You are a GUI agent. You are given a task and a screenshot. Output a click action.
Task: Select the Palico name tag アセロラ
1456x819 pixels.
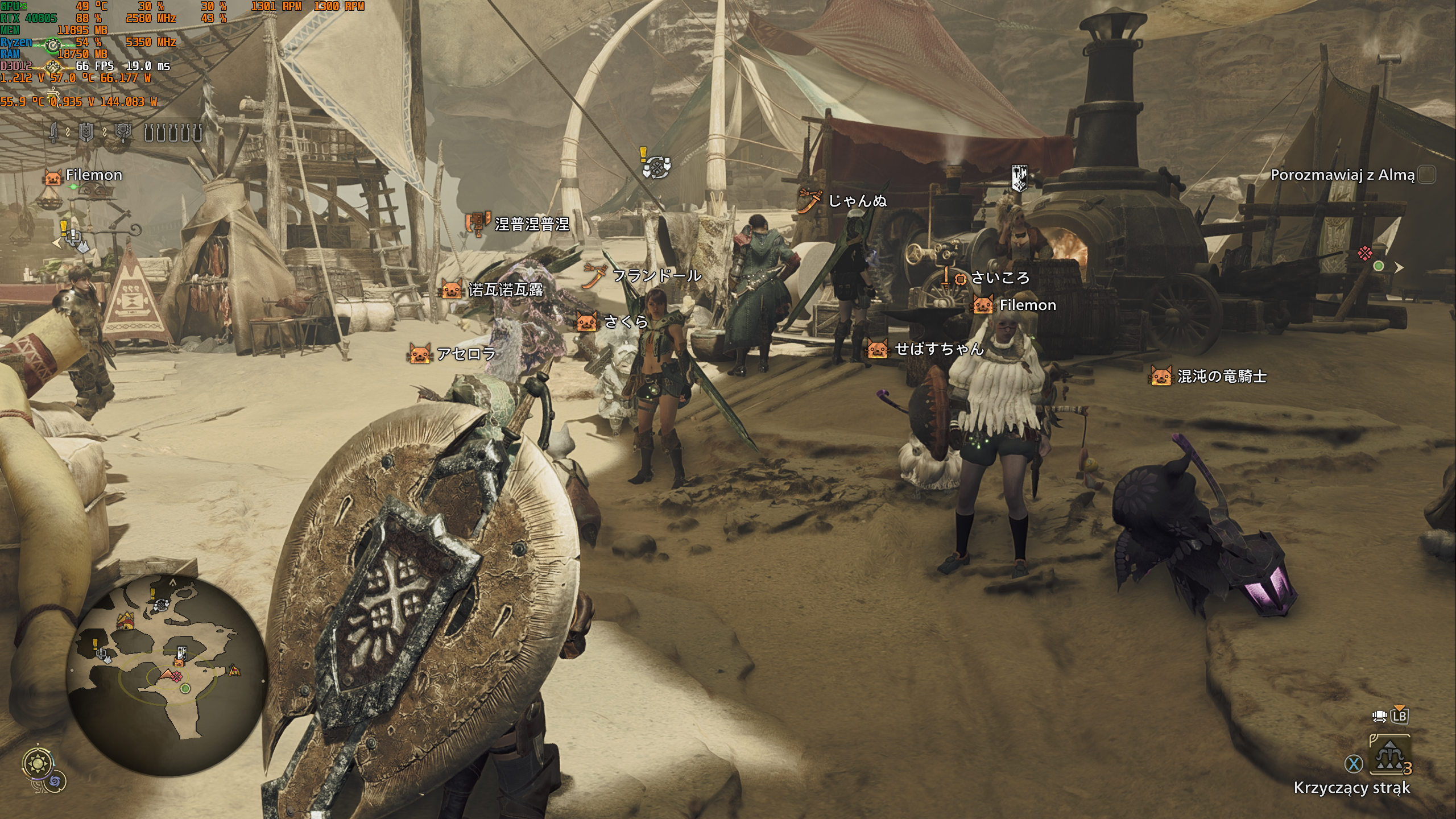point(466,354)
